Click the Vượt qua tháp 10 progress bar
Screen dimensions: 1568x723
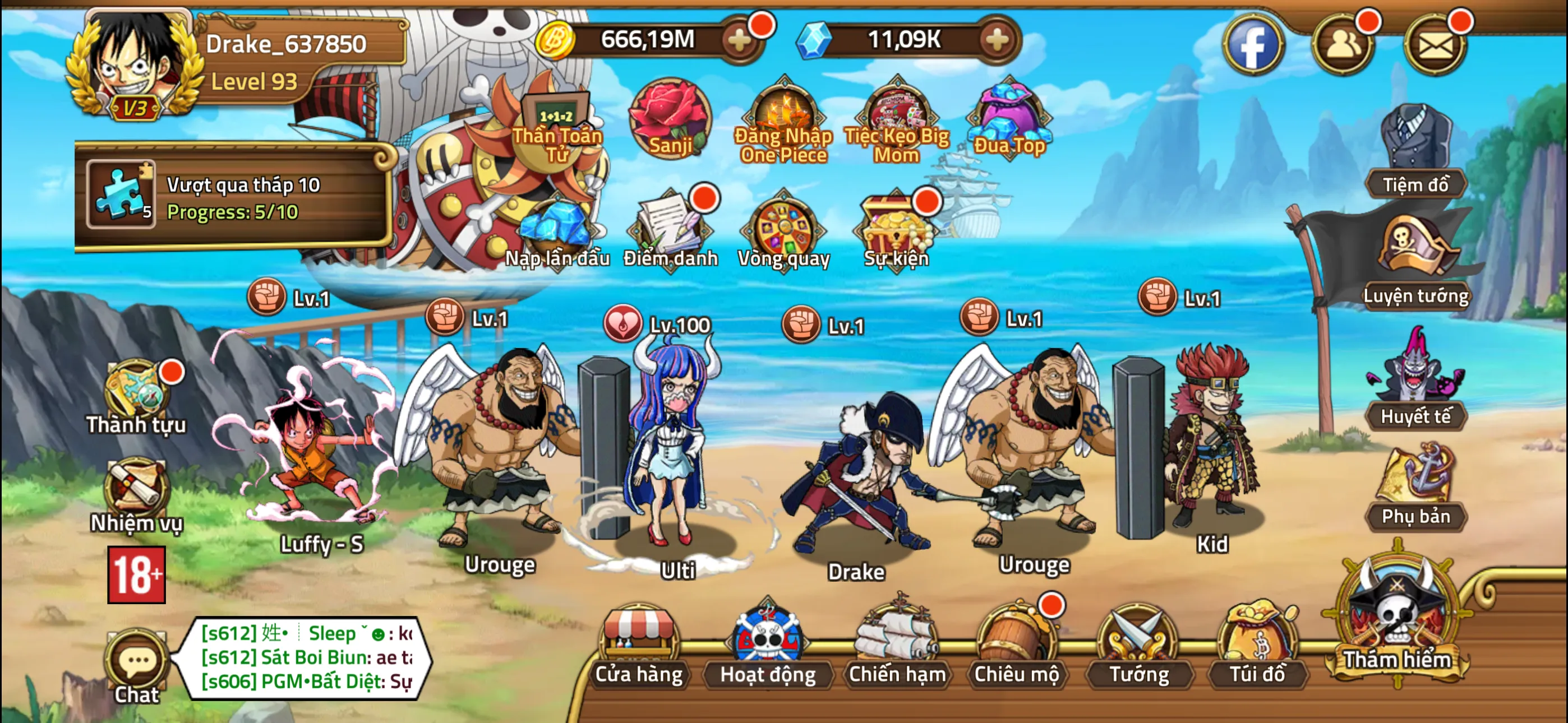237,194
